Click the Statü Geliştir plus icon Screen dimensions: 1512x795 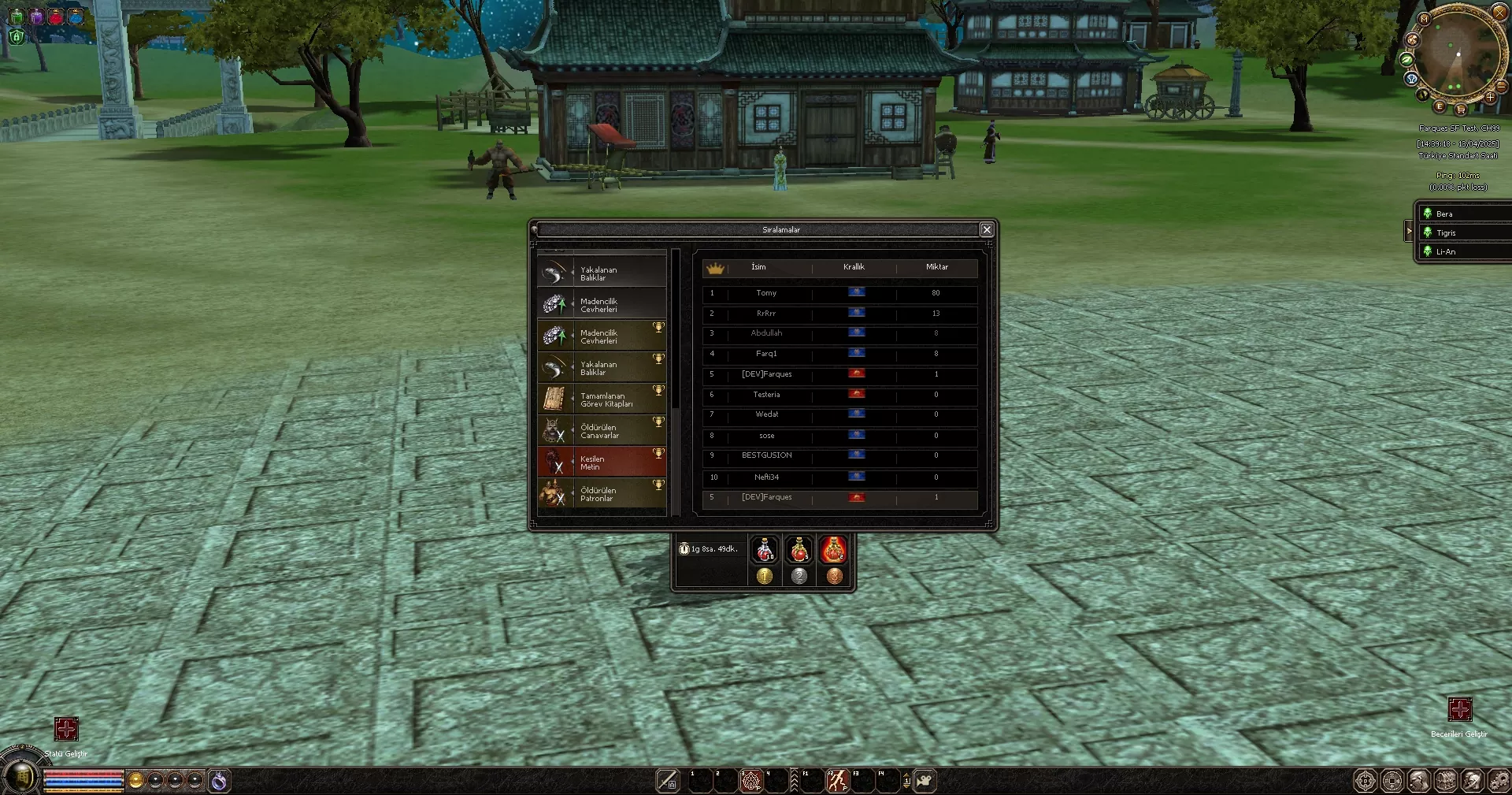point(67,729)
